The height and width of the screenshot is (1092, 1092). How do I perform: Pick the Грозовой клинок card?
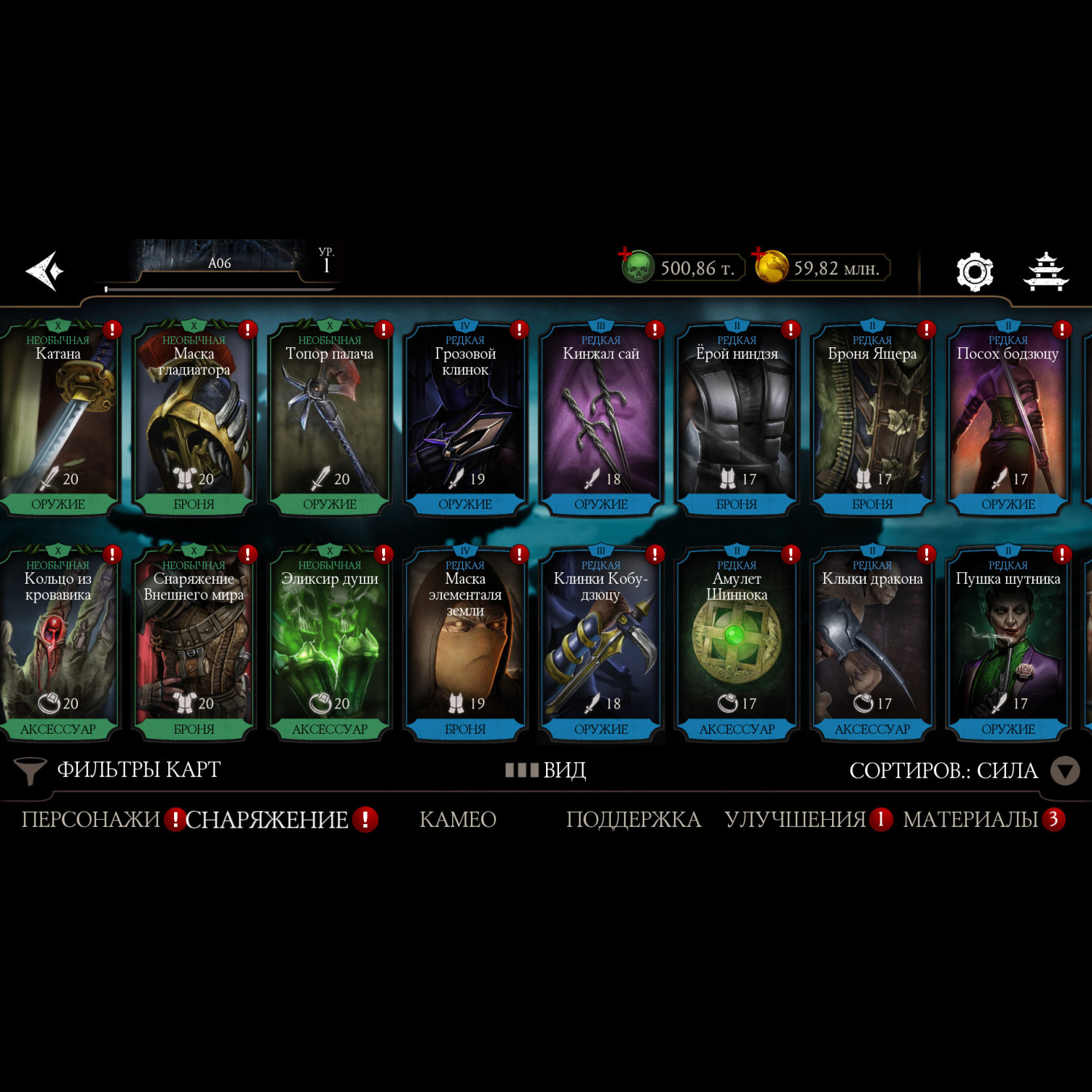coord(465,419)
